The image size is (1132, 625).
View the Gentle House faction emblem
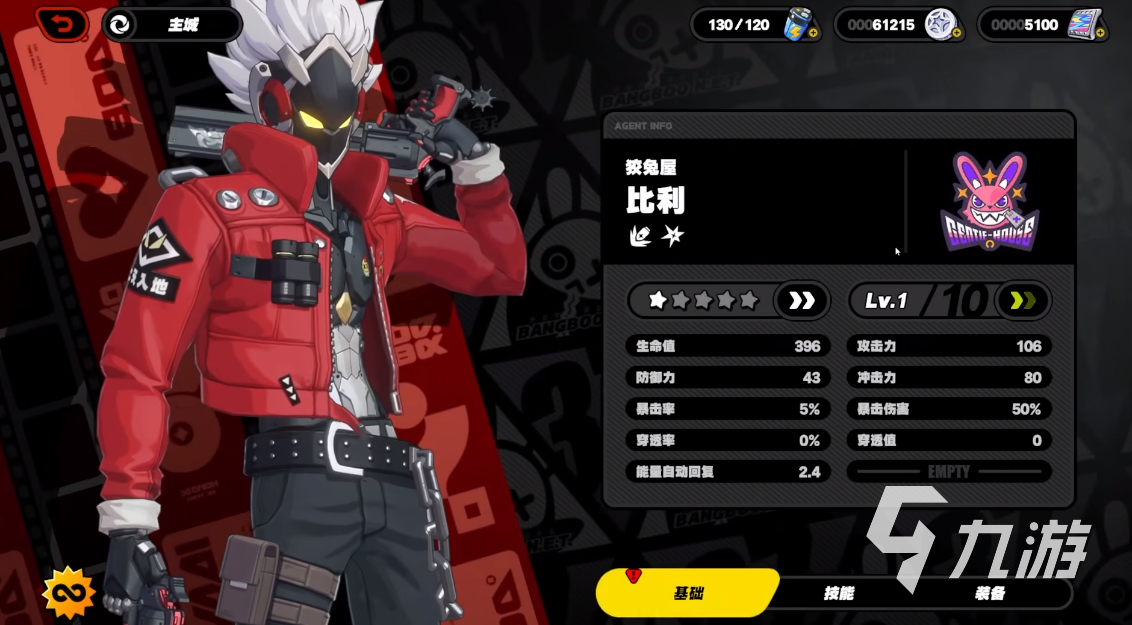tap(990, 203)
